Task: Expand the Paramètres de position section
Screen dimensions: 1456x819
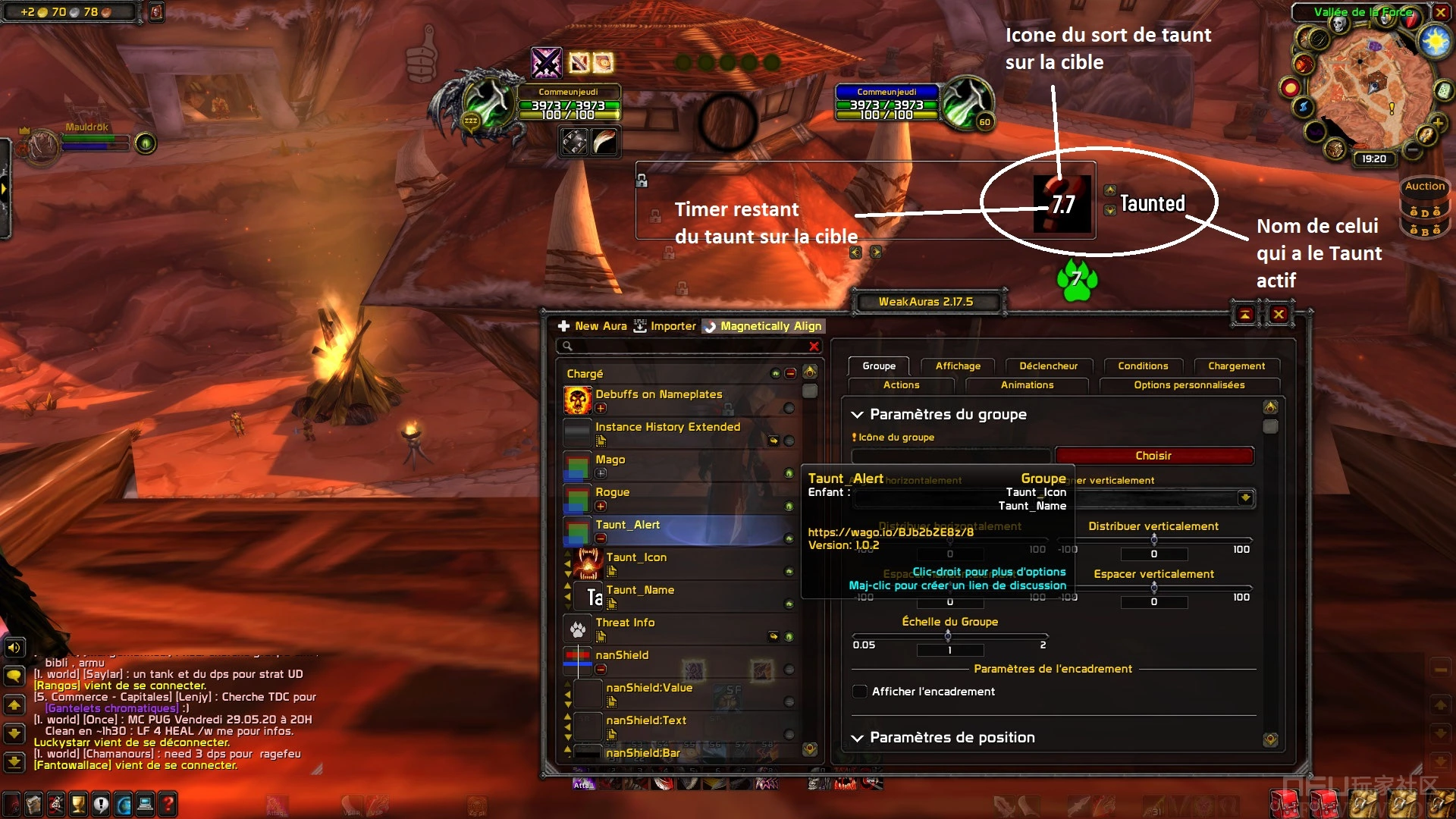Action: [x=952, y=738]
